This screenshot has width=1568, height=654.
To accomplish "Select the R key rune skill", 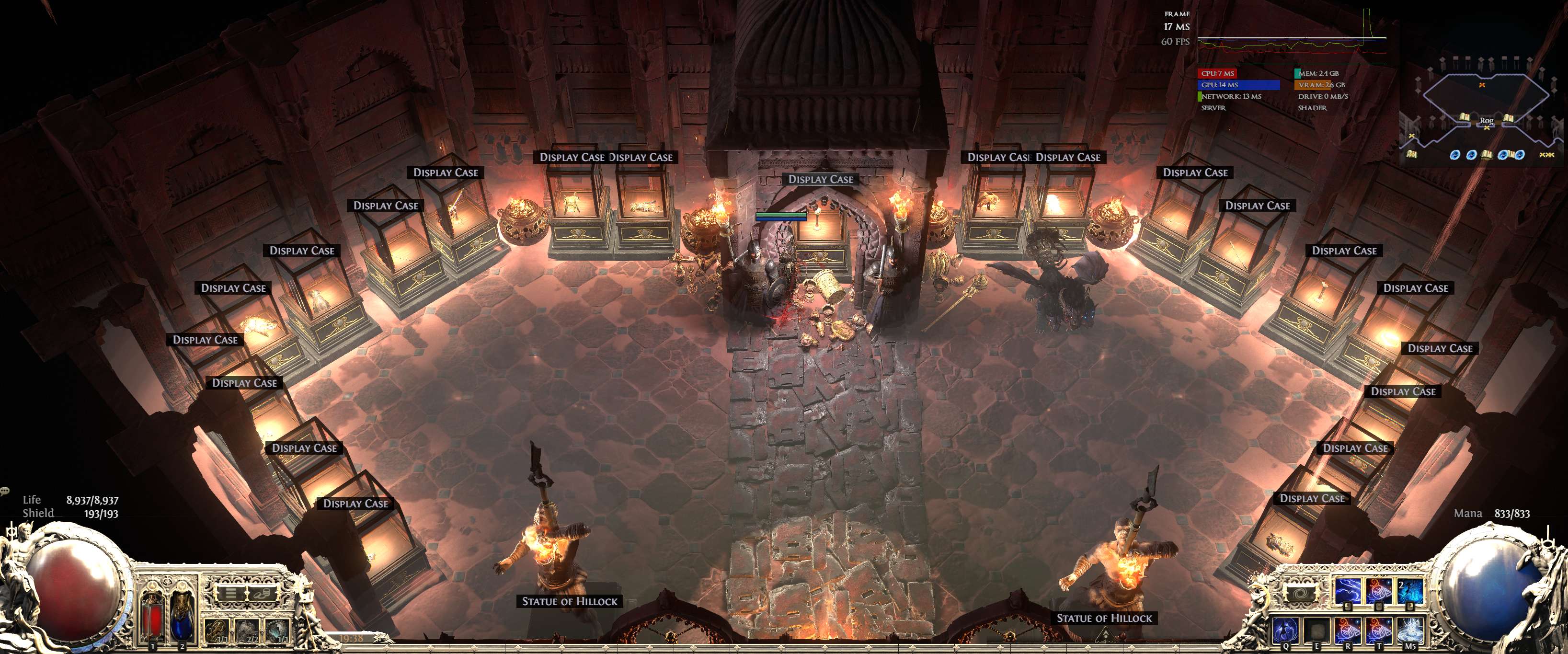I will 1348,631.
